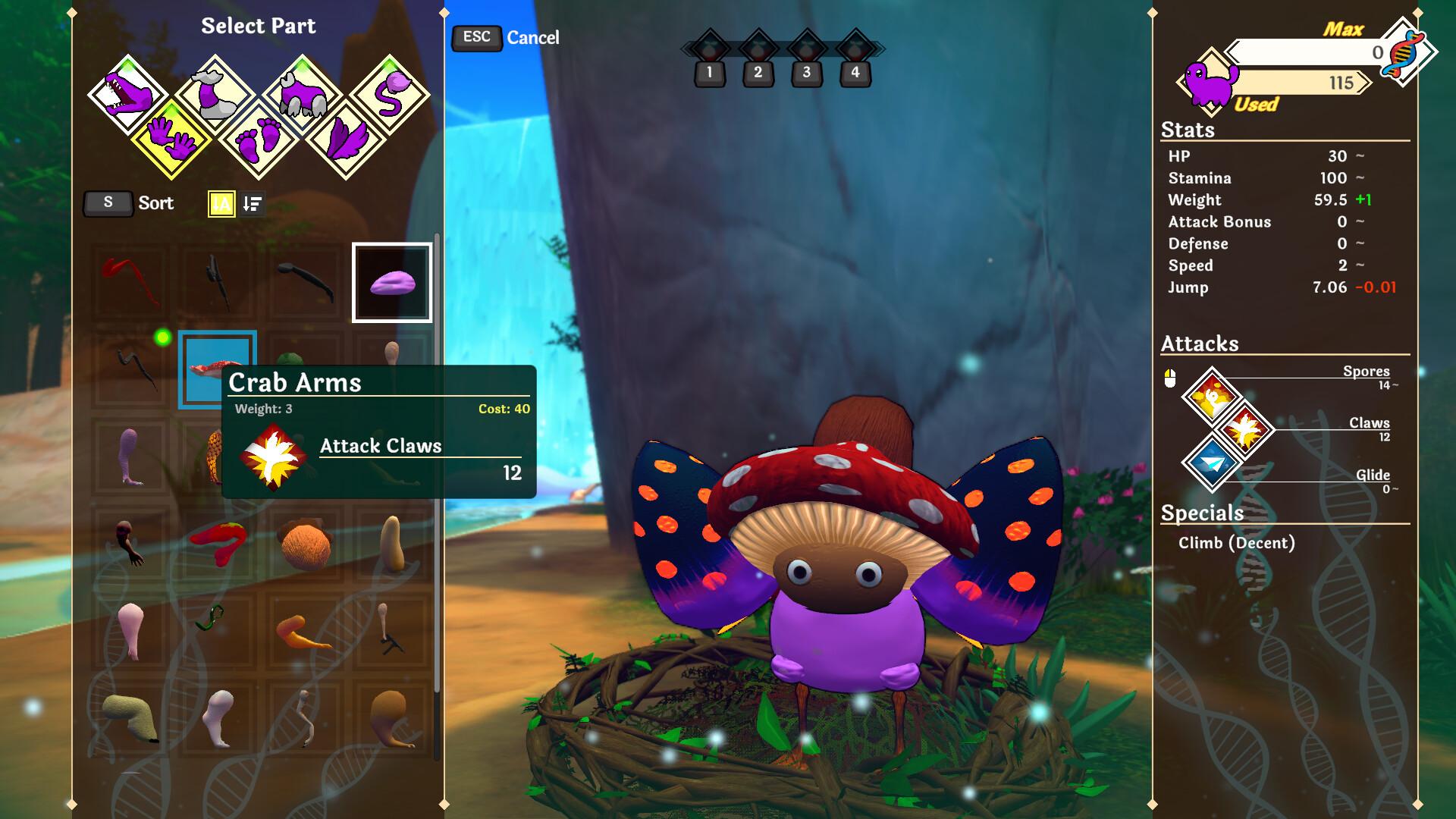This screenshot has width=1456, height=819.
Task: Click the S Sort button
Action: pyautogui.click(x=108, y=202)
